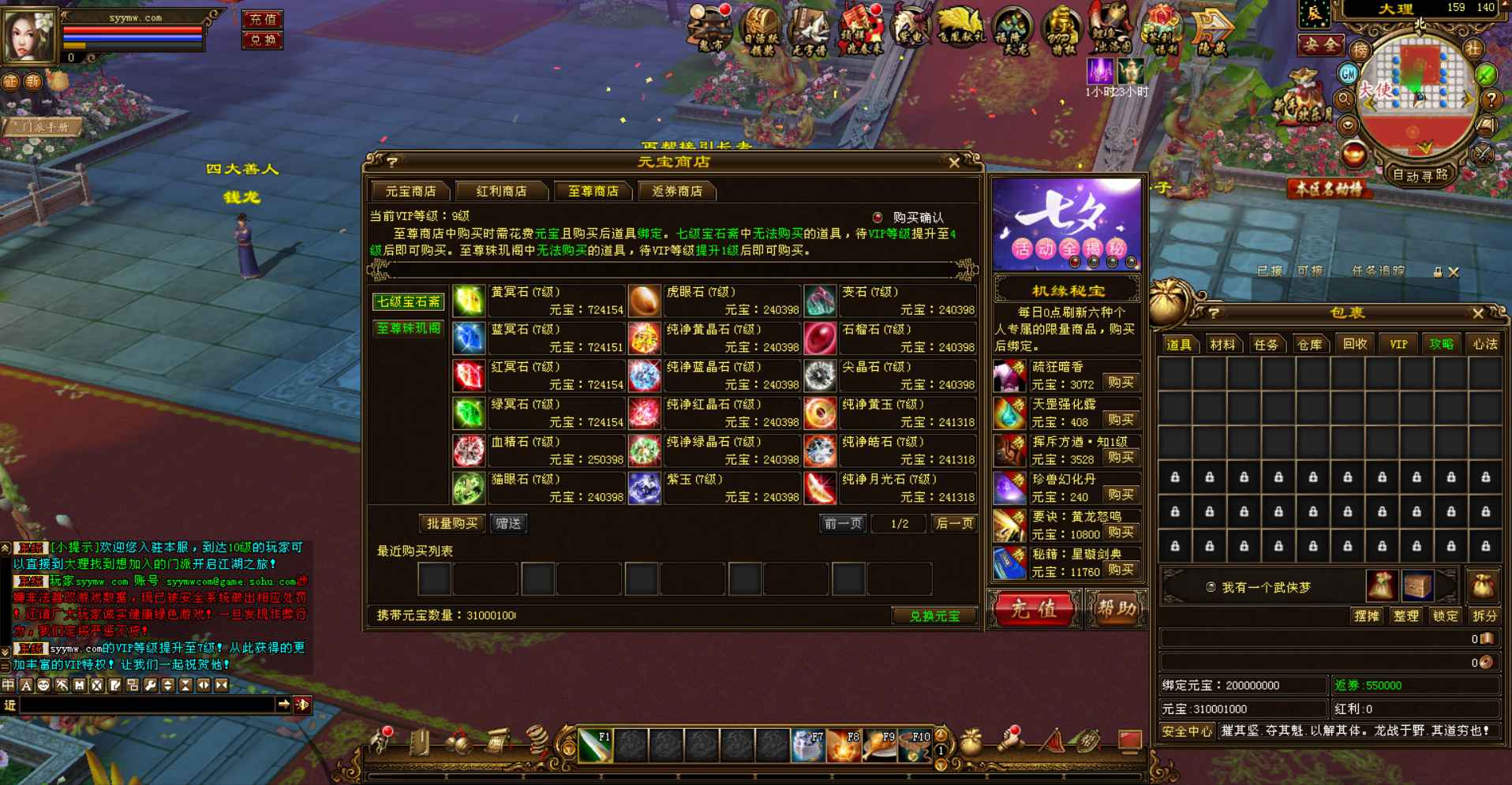This screenshot has width=1512, height=785.
Task: Open the red 充值 recharge button in shop
Action: 1034,609
